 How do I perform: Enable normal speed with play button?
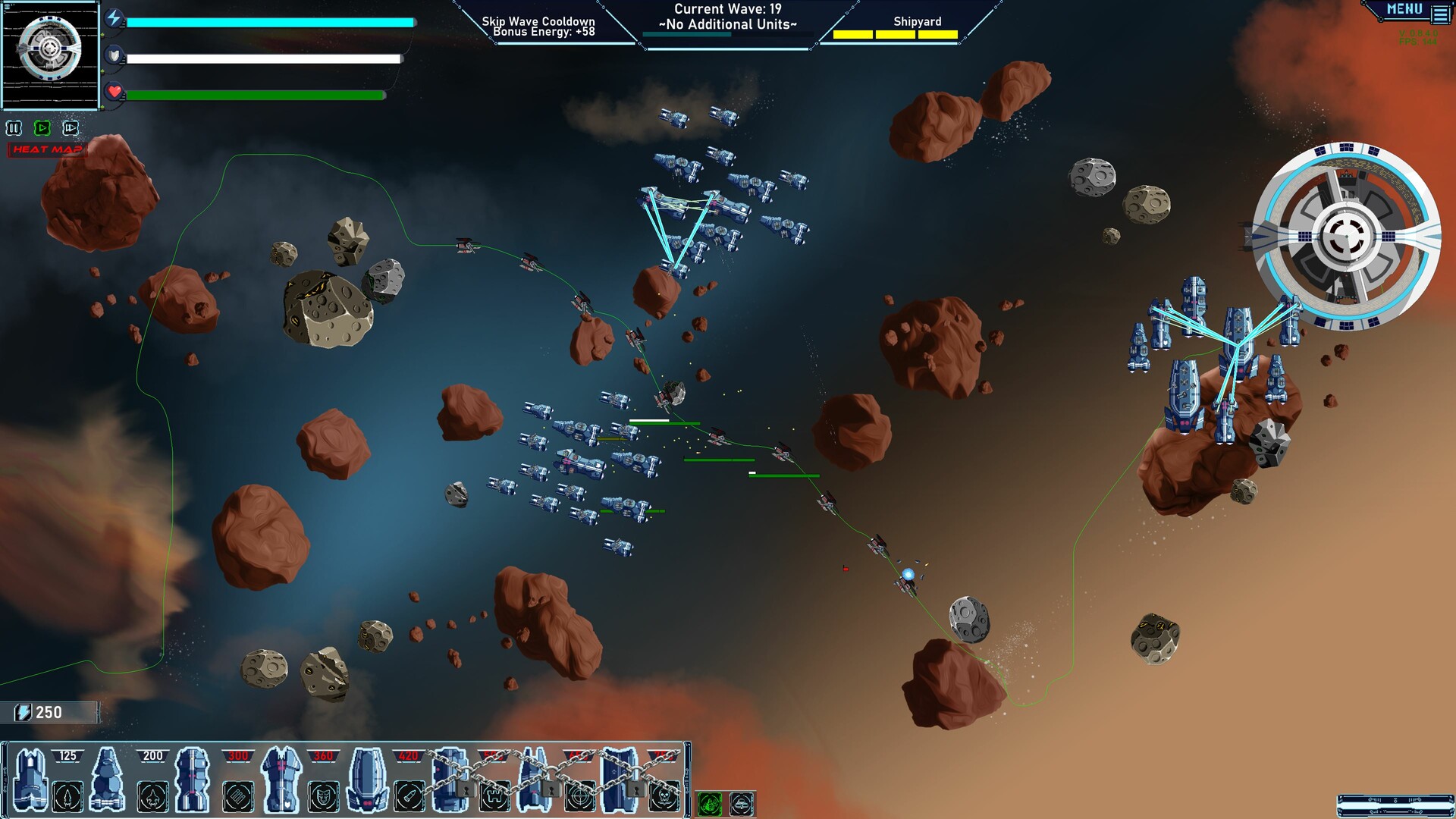[x=42, y=128]
